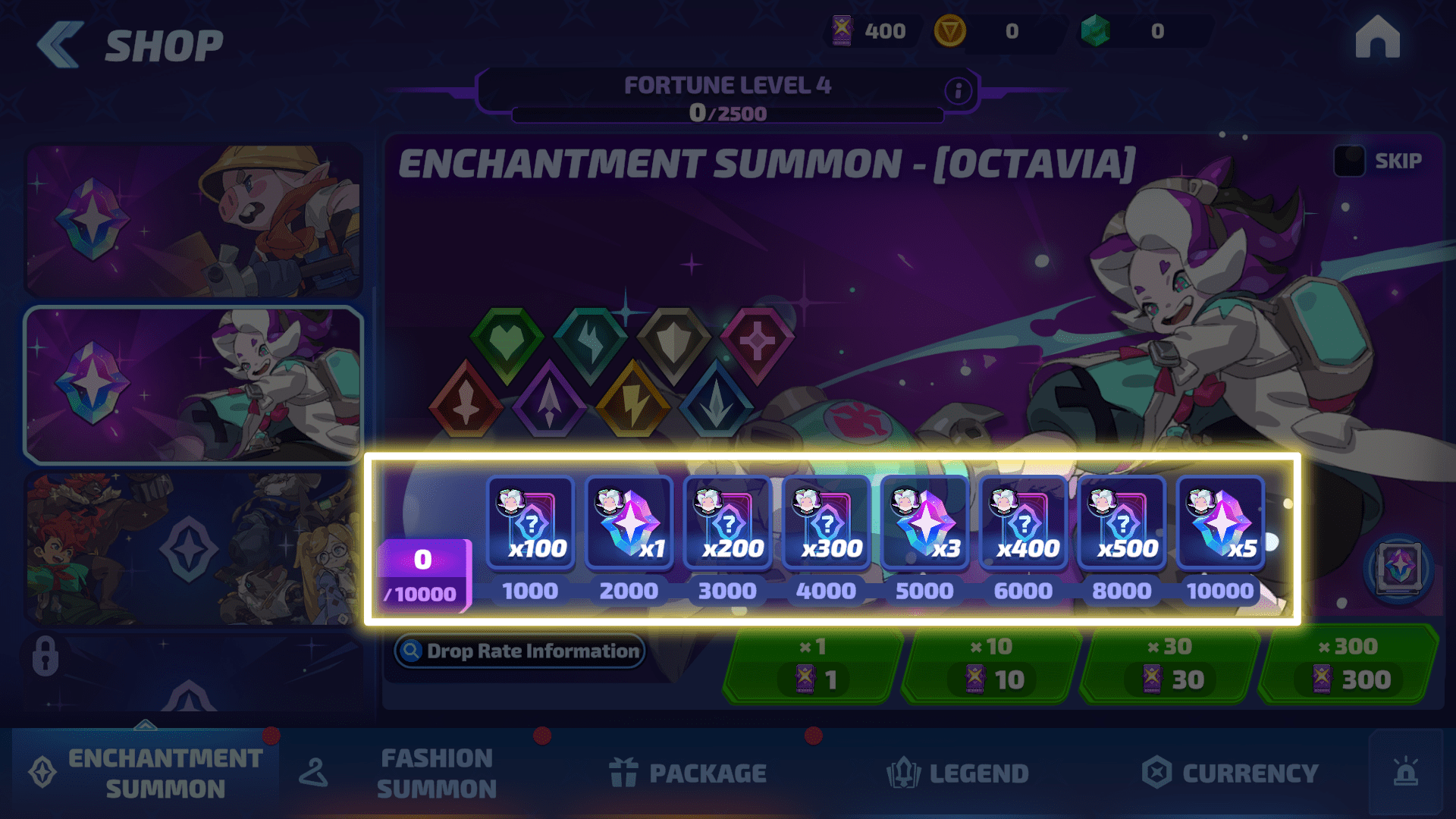Open the Package tab
The width and height of the screenshot is (1456, 819).
[x=688, y=773]
